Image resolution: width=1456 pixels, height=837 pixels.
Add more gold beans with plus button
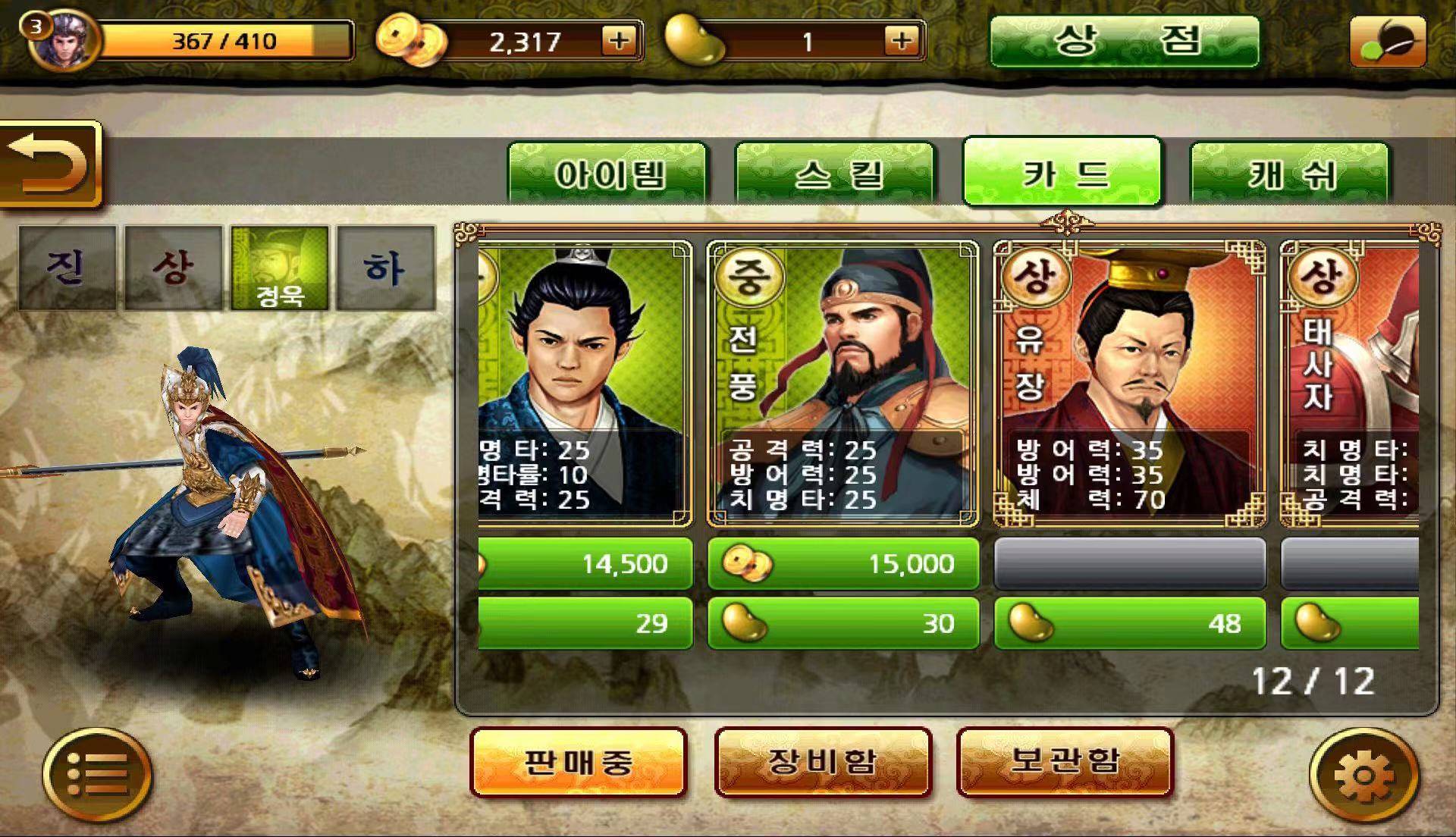[901, 40]
